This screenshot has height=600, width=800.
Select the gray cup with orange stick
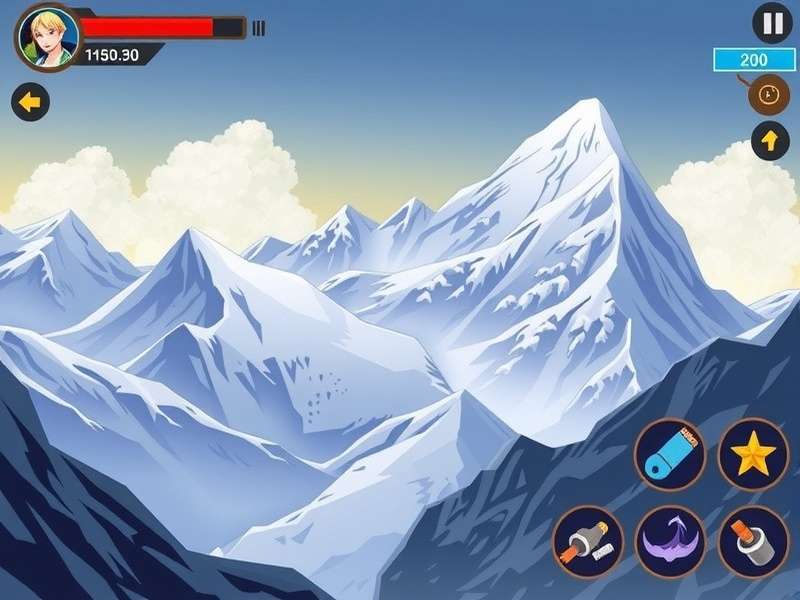point(753,541)
